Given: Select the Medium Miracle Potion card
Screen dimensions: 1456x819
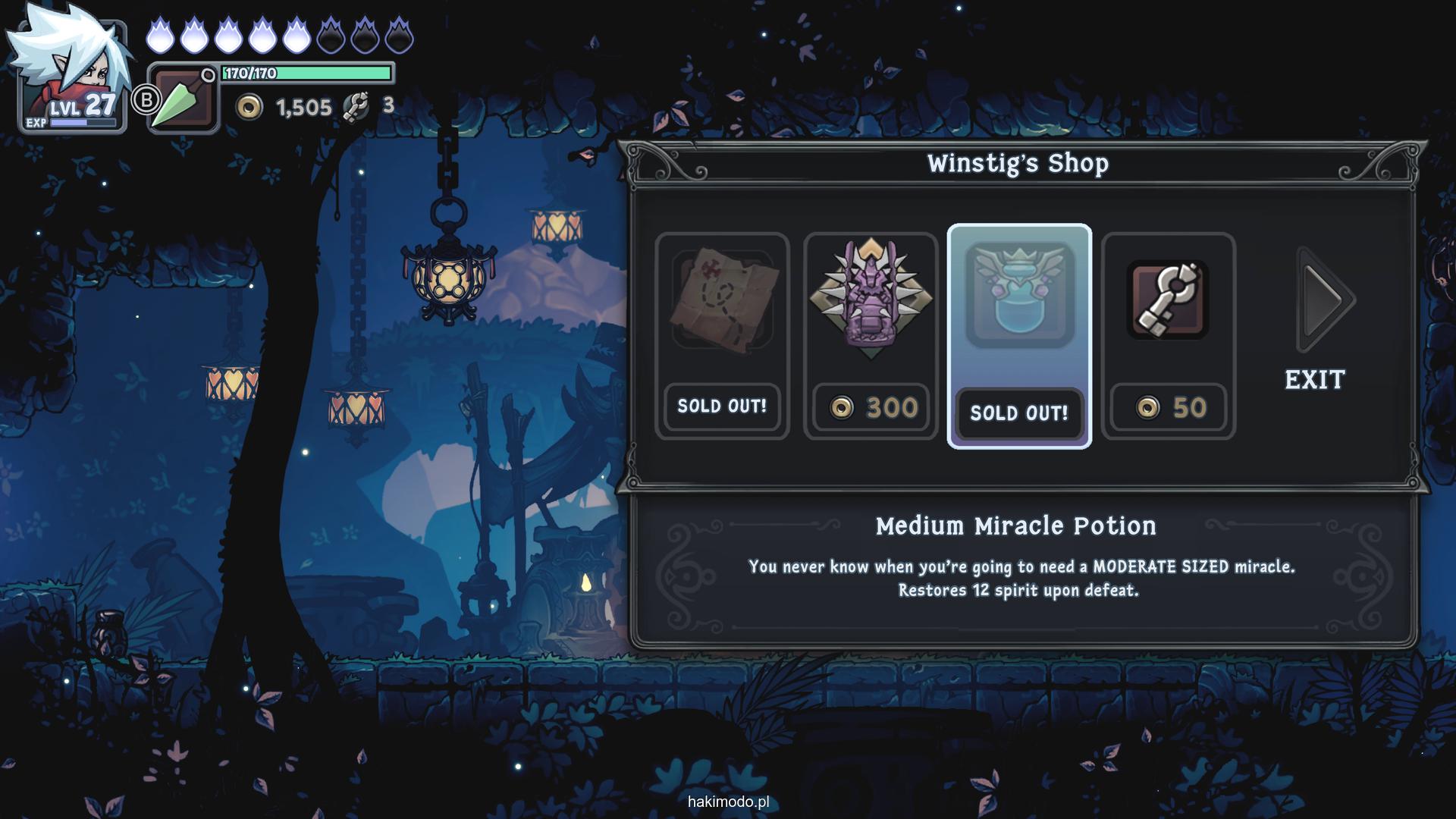Looking at the screenshot, I should pyautogui.click(x=1019, y=335).
